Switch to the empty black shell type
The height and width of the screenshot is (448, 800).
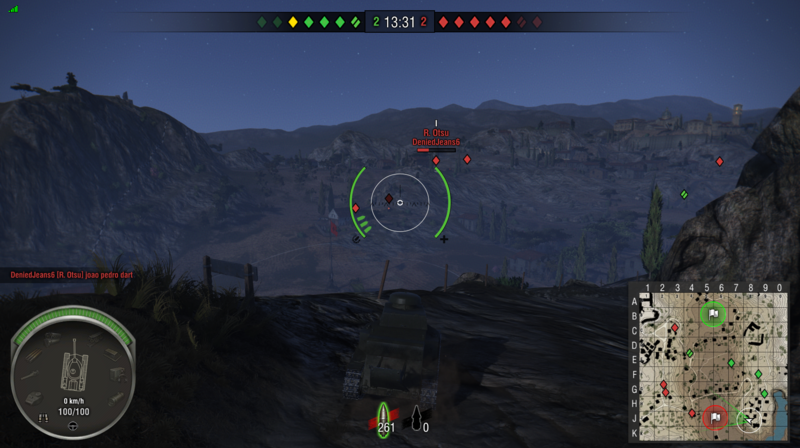coord(416,416)
